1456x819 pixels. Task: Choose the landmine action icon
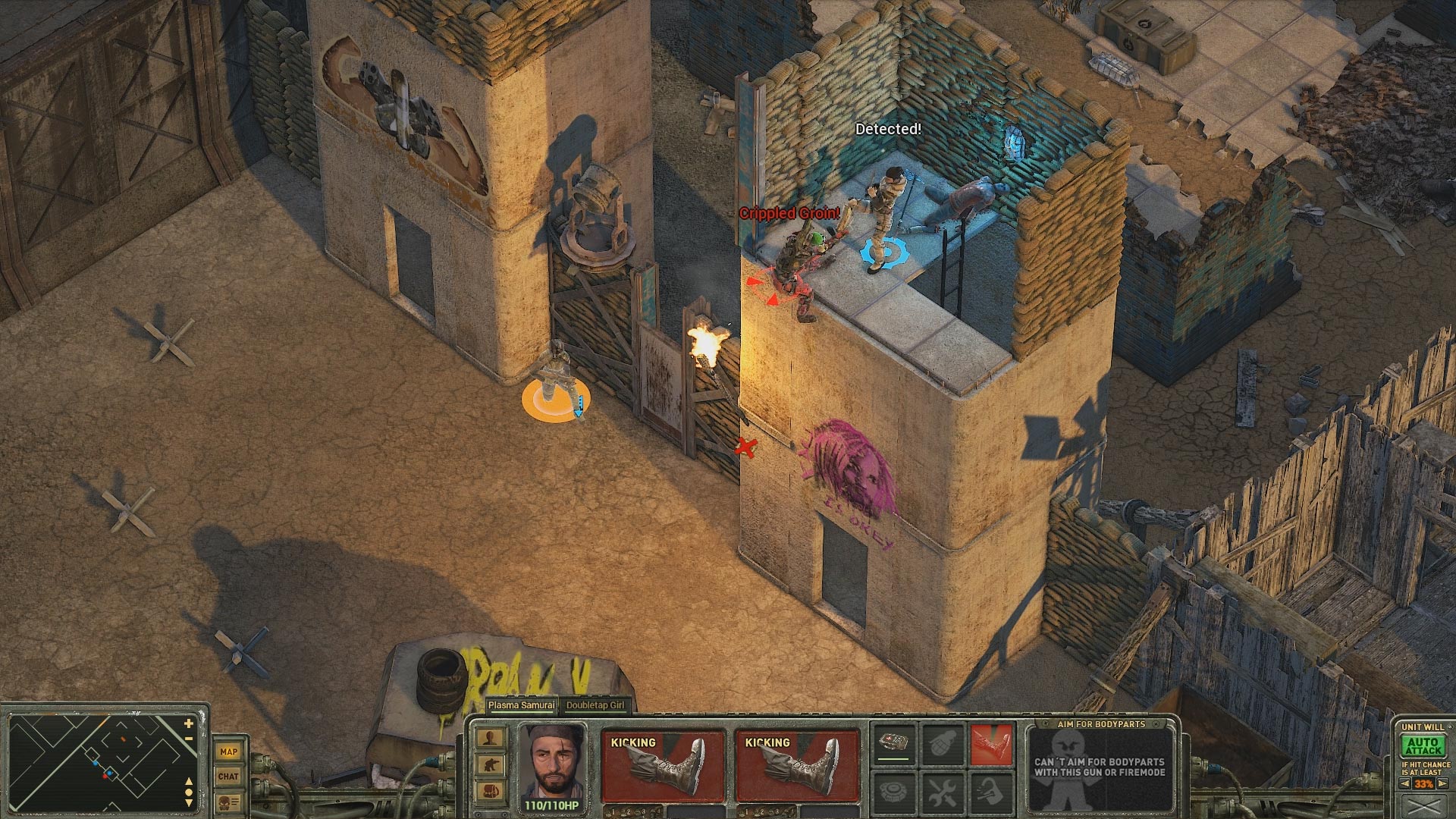click(893, 792)
